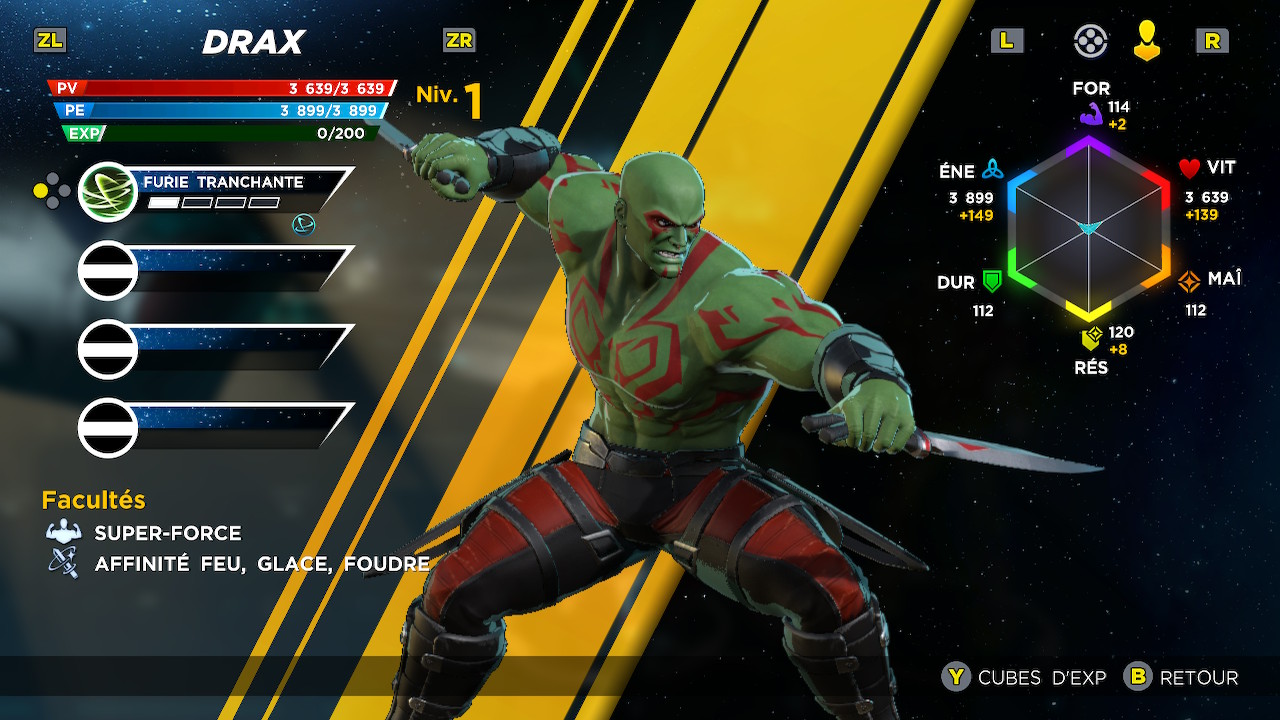Click the orange MAÎ mastery icon
Viewport: 1280px width, 720px height.
coord(1189,281)
